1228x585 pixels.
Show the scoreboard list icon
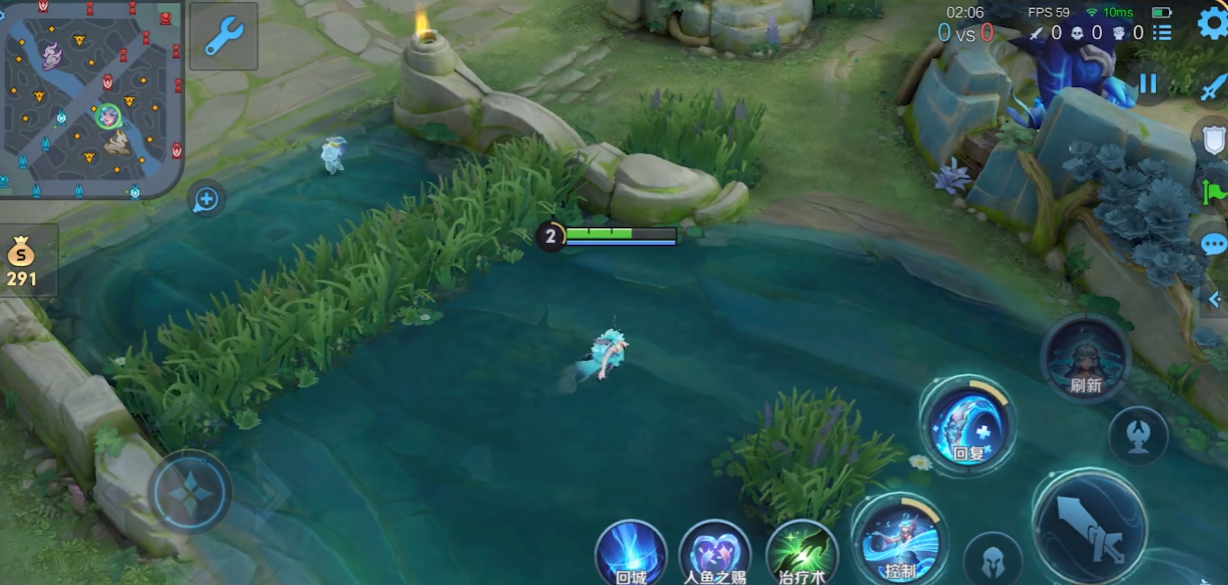tap(1161, 33)
